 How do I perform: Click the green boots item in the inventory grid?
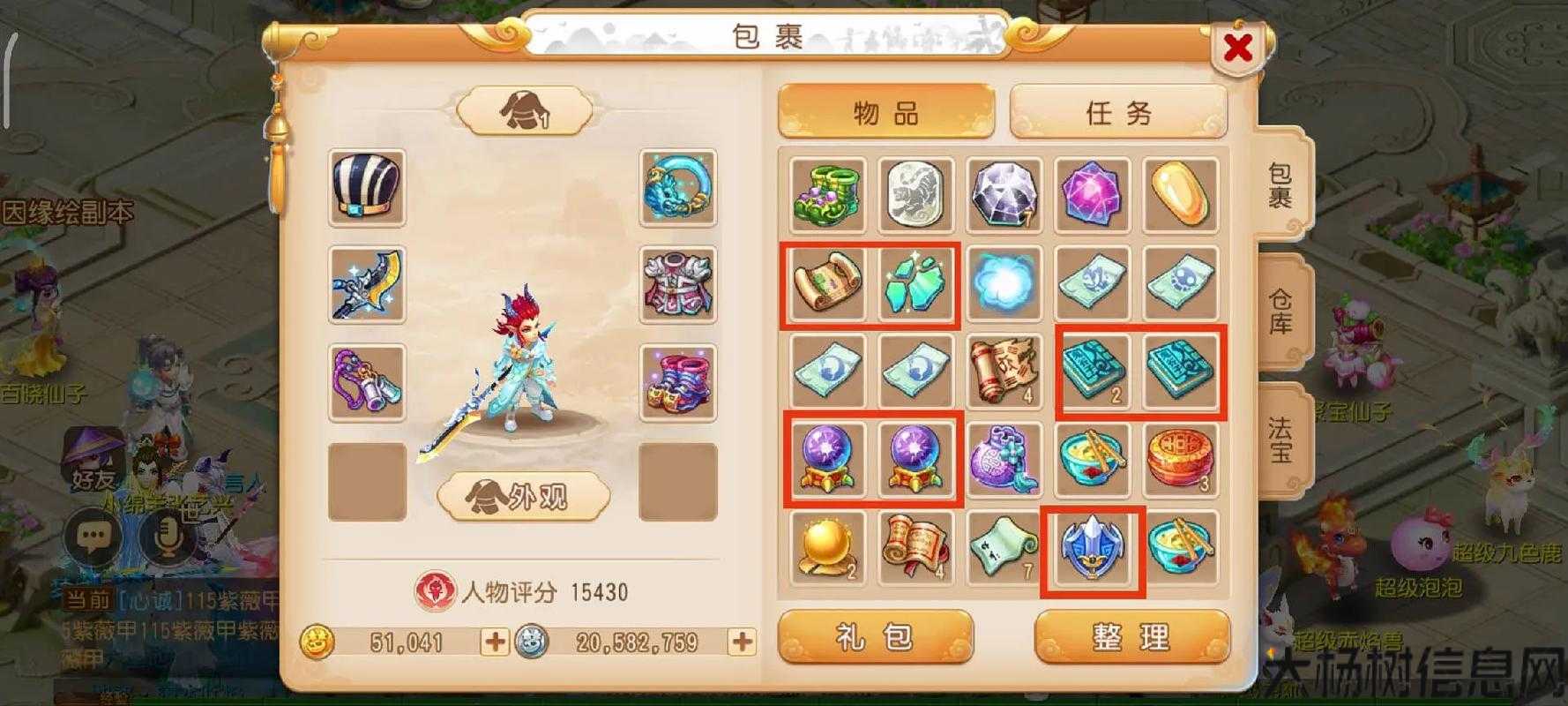[x=827, y=194]
